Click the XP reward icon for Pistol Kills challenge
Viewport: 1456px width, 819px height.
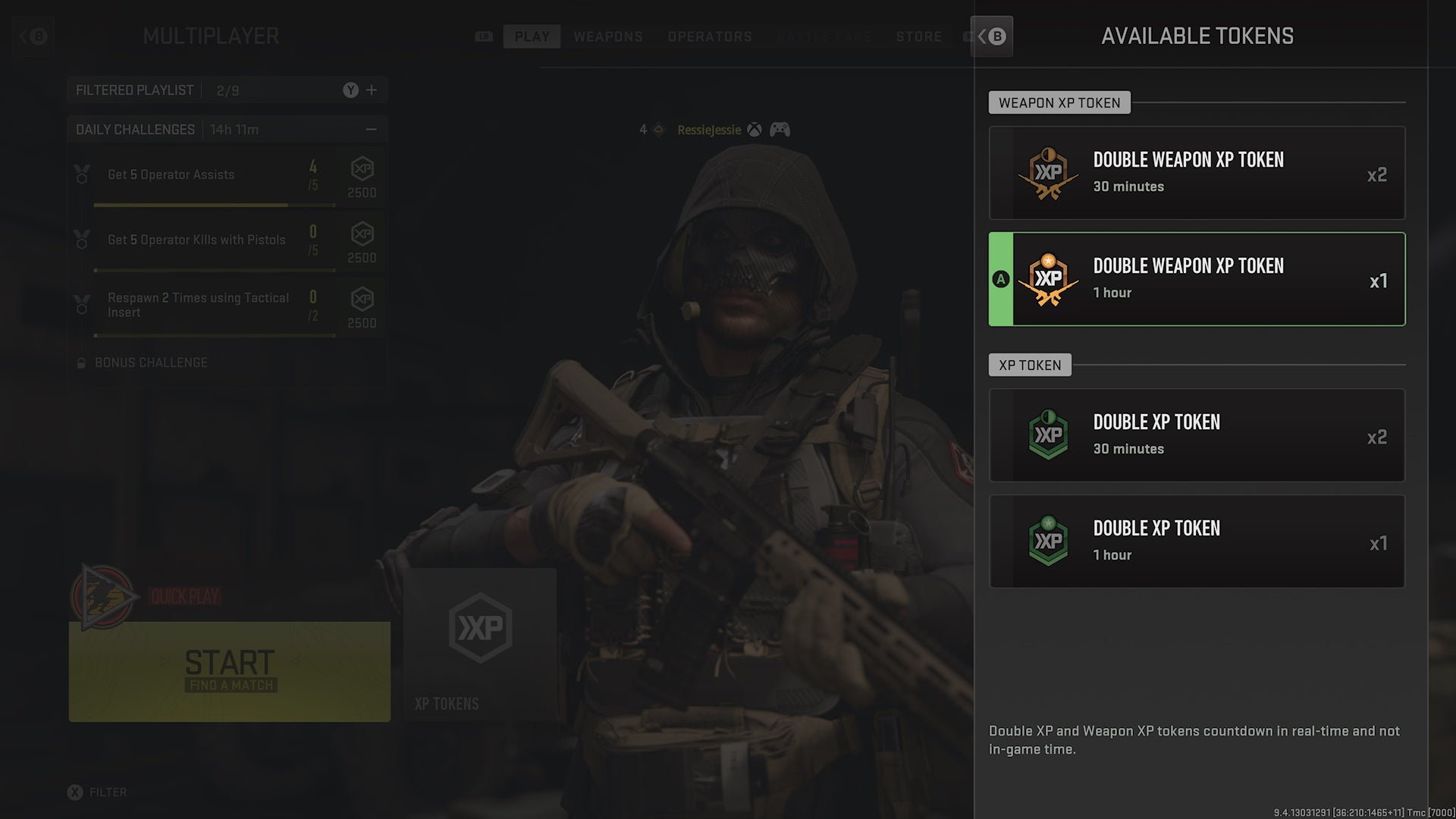tap(361, 240)
